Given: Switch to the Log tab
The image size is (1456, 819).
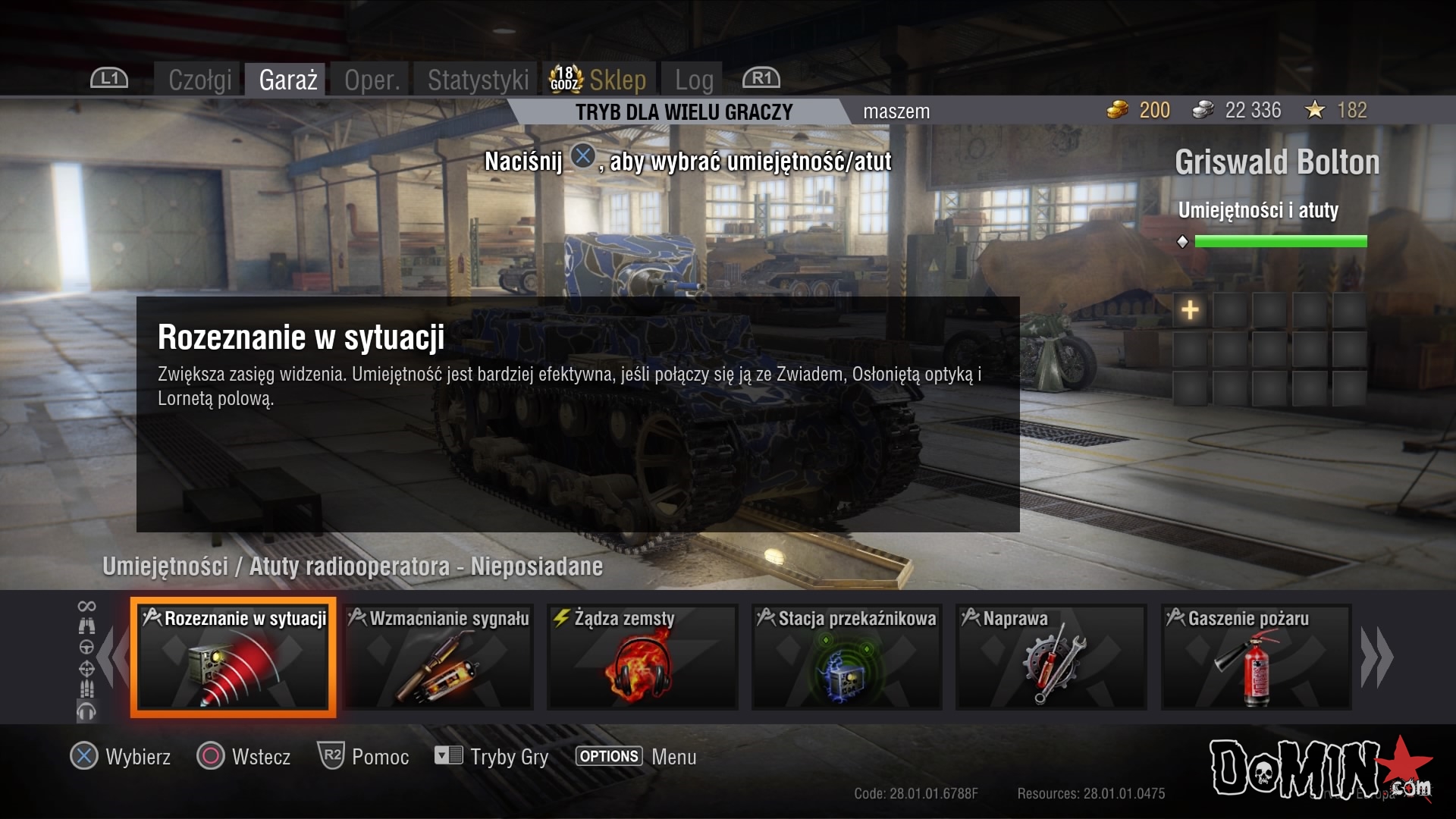Looking at the screenshot, I should (694, 80).
